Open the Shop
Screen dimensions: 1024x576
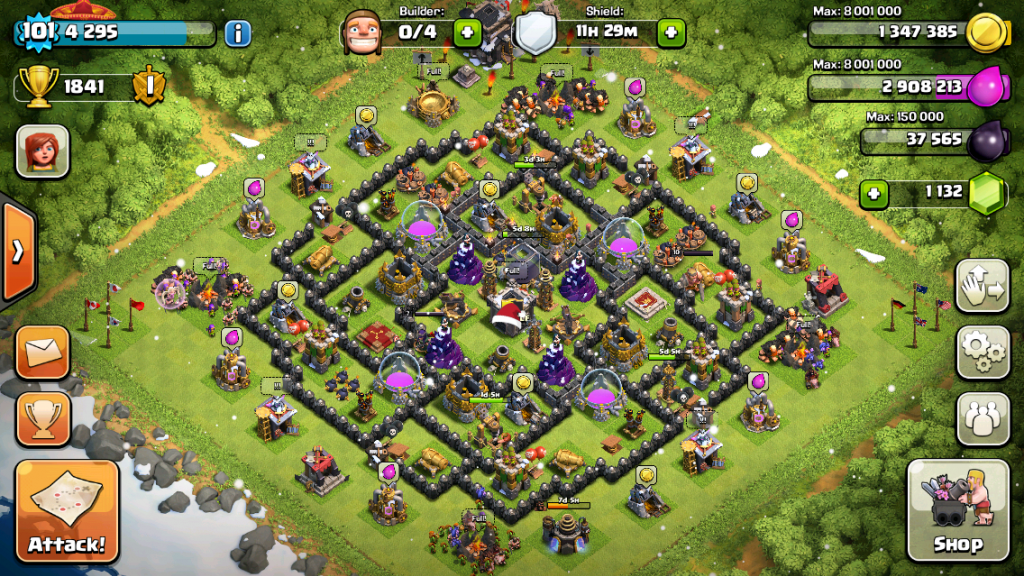click(x=957, y=511)
